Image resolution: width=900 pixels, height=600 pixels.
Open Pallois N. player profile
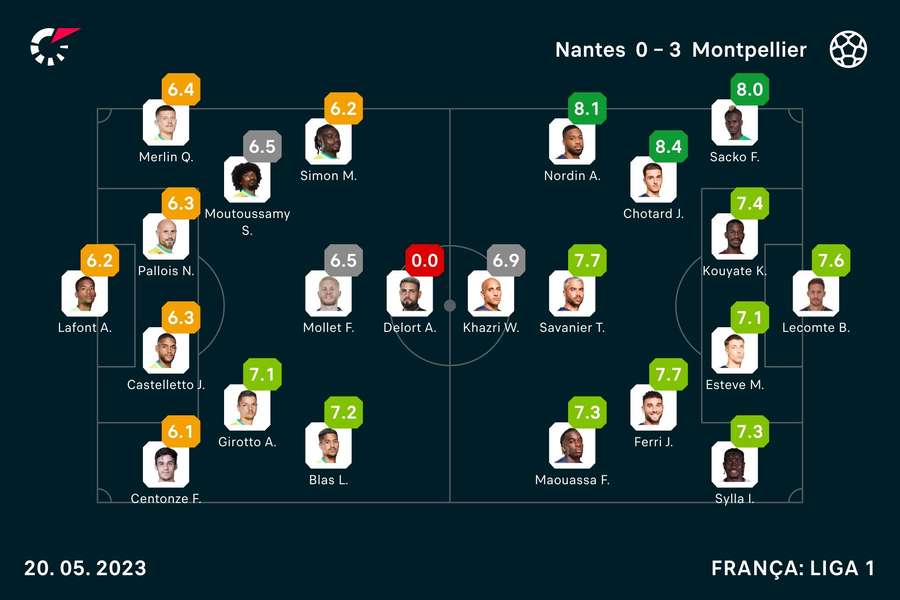165,236
